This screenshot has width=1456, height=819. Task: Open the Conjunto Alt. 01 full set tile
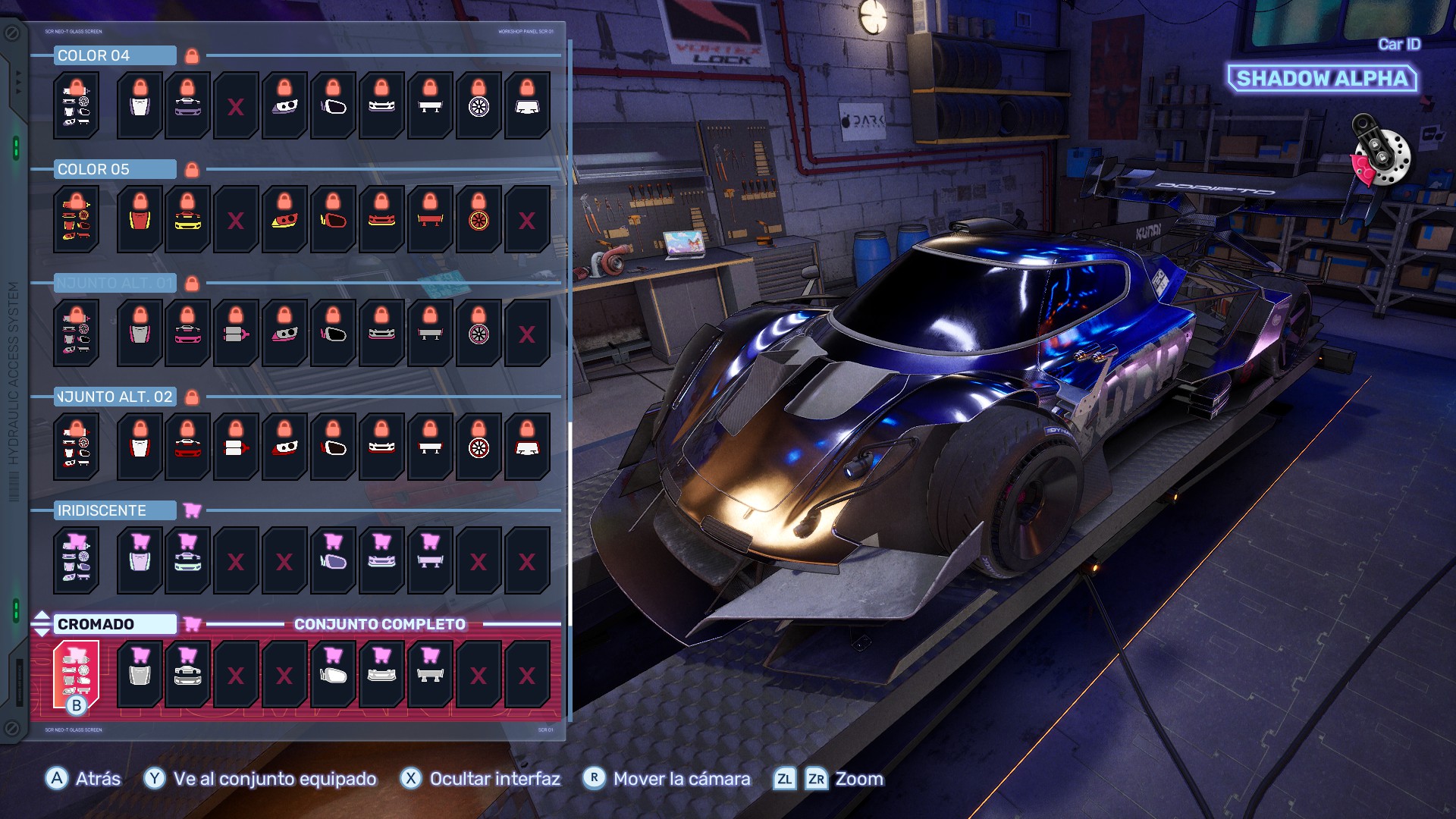(76, 333)
